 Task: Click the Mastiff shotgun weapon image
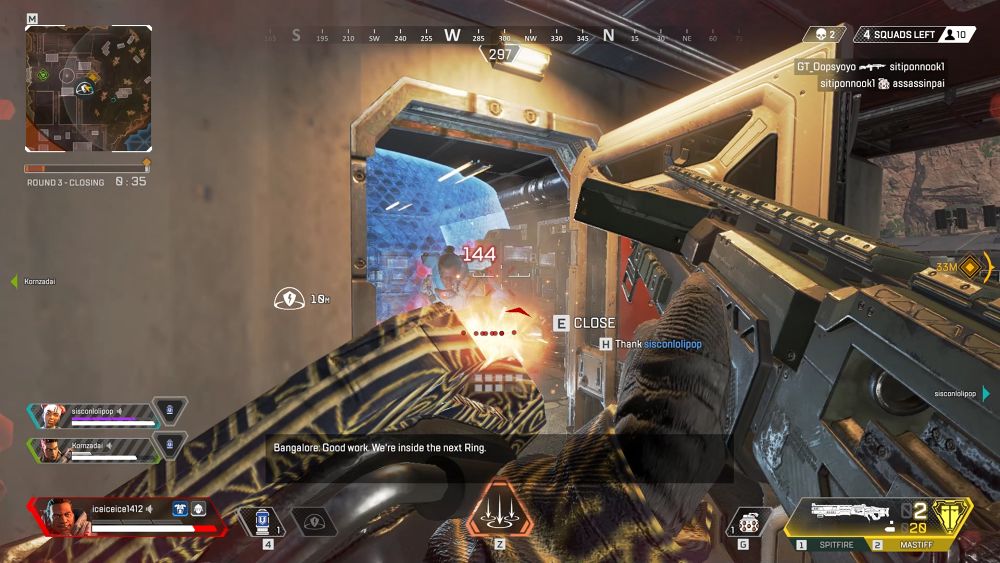click(x=848, y=512)
